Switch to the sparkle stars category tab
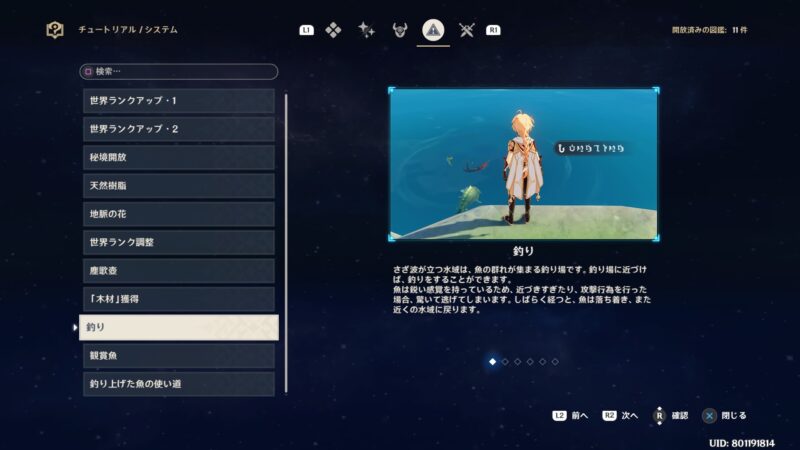Screen dimensions: 800x450 click(367, 30)
